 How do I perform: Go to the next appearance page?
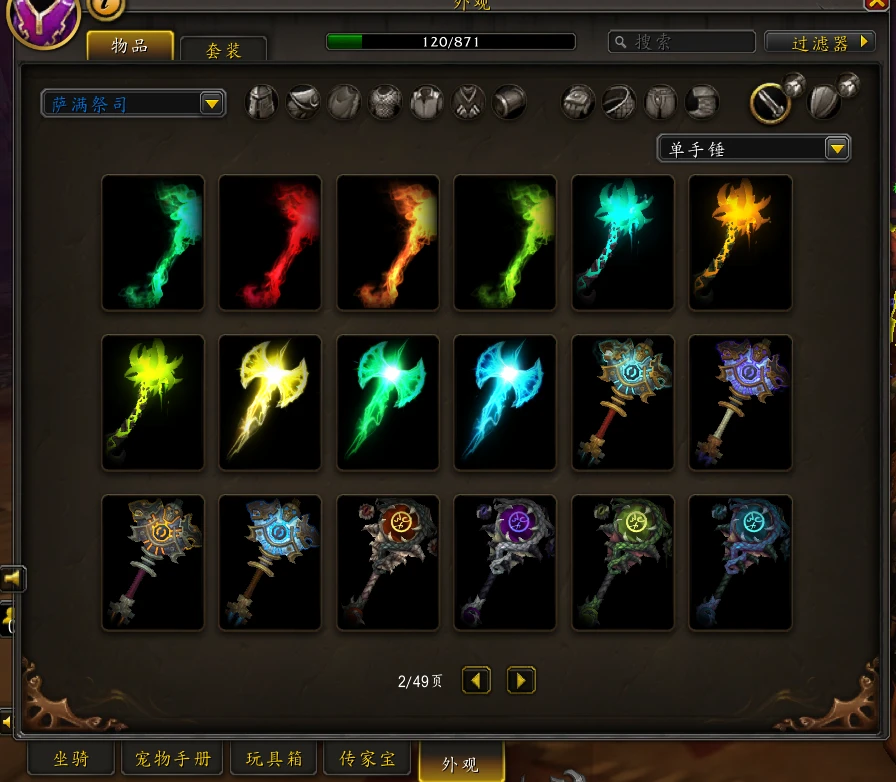point(521,681)
